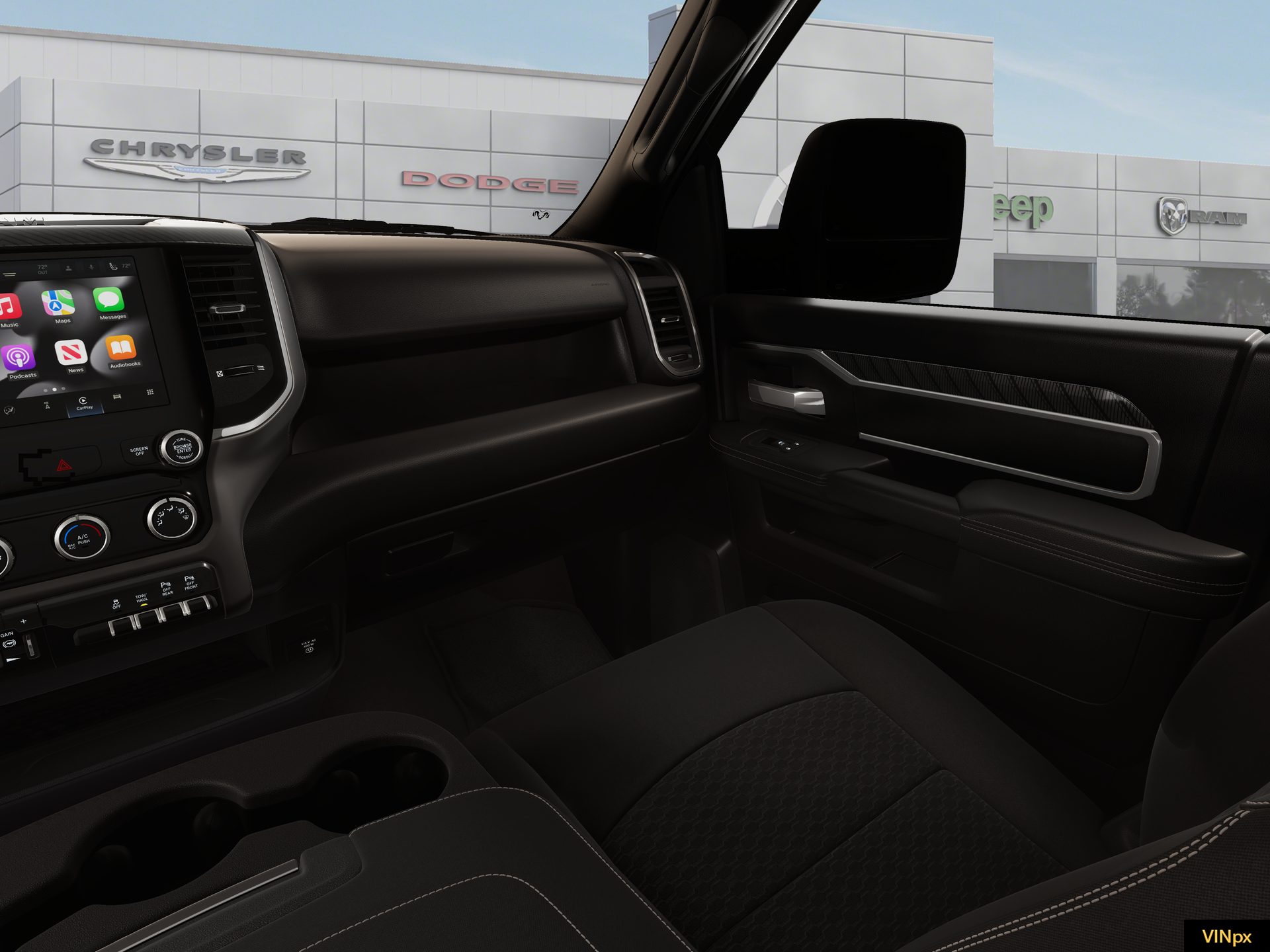Image resolution: width=1270 pixels, height=952 pixels.
Task: Select the vehicle controls tab
Action: coord(117,397)
